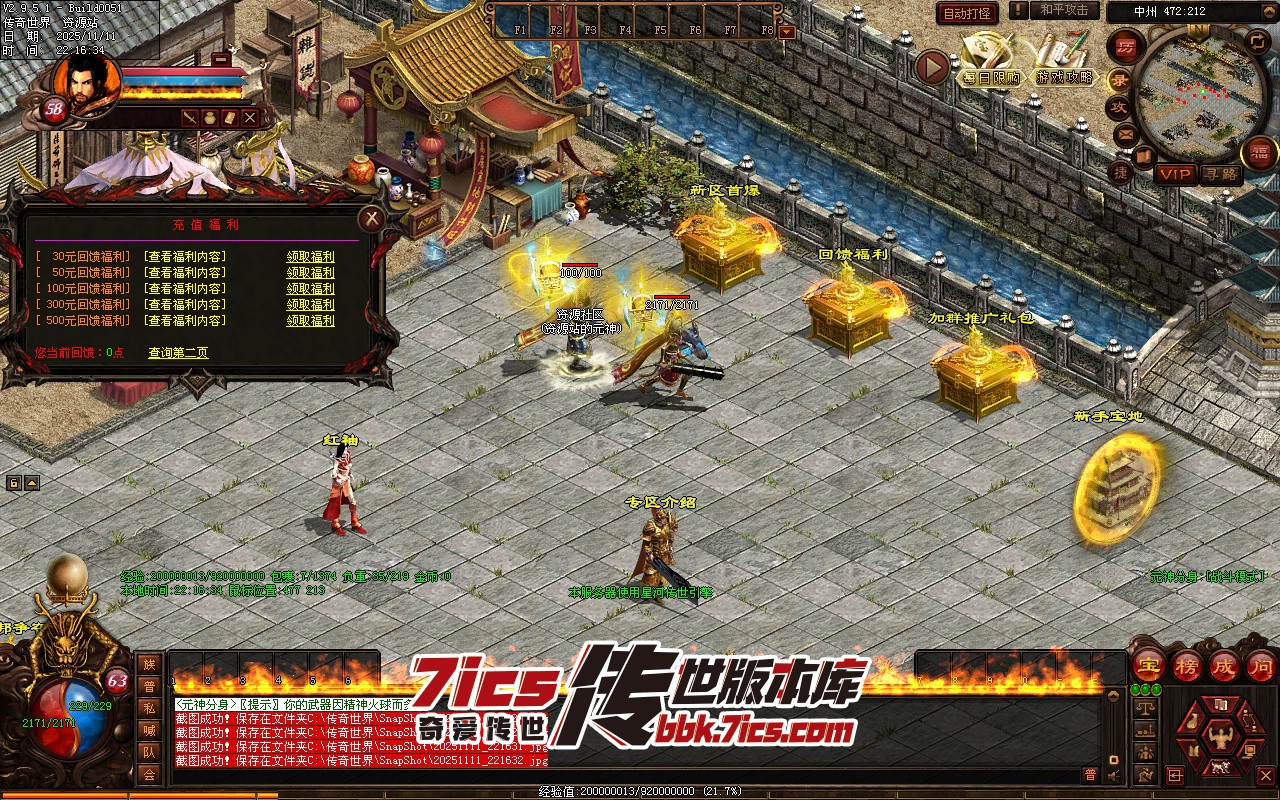Claim the 500元回馈福利 reward via 领取福利
The height and width of the screenshot is (800, 1280).
(x=310, y=321)
